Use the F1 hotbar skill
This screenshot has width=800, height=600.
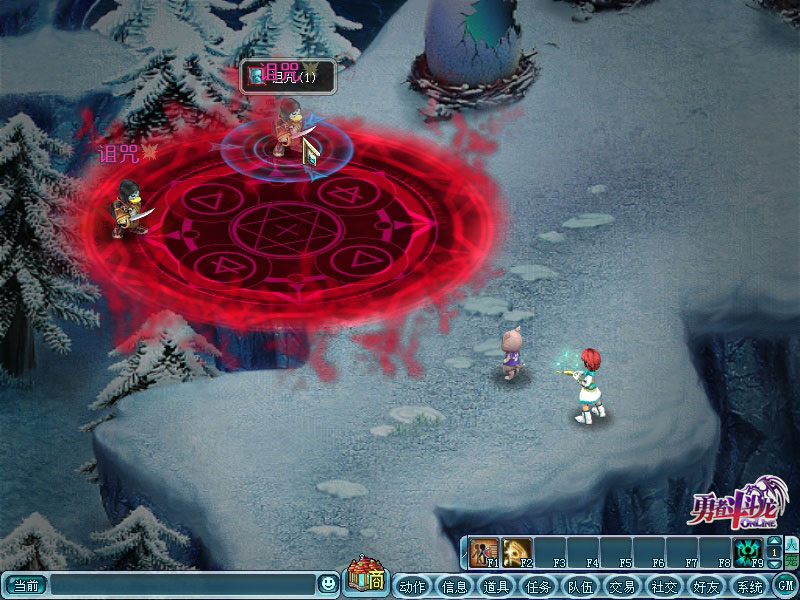point(484,553)
